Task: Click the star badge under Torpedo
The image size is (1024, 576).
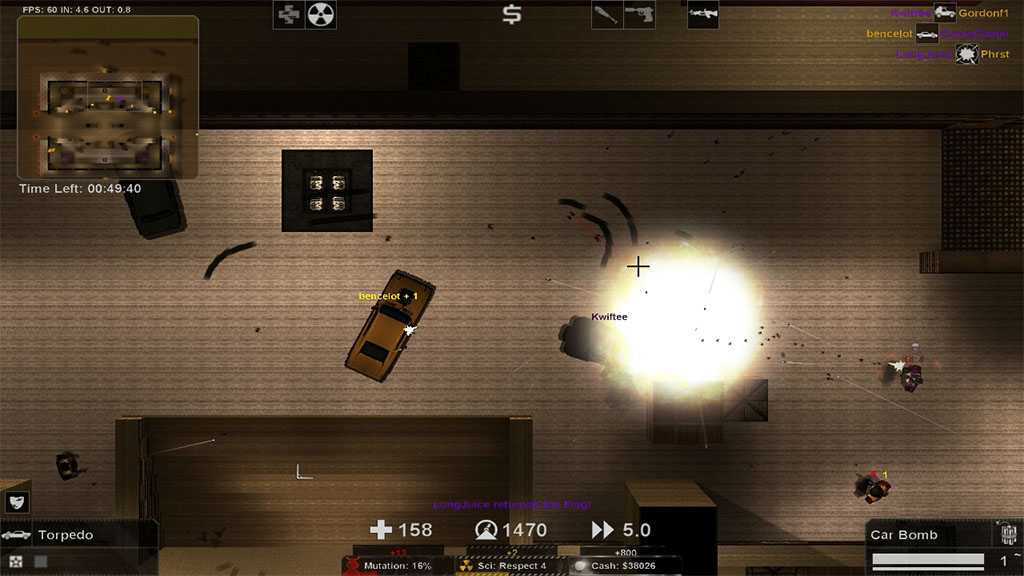Action: point(14,562)
